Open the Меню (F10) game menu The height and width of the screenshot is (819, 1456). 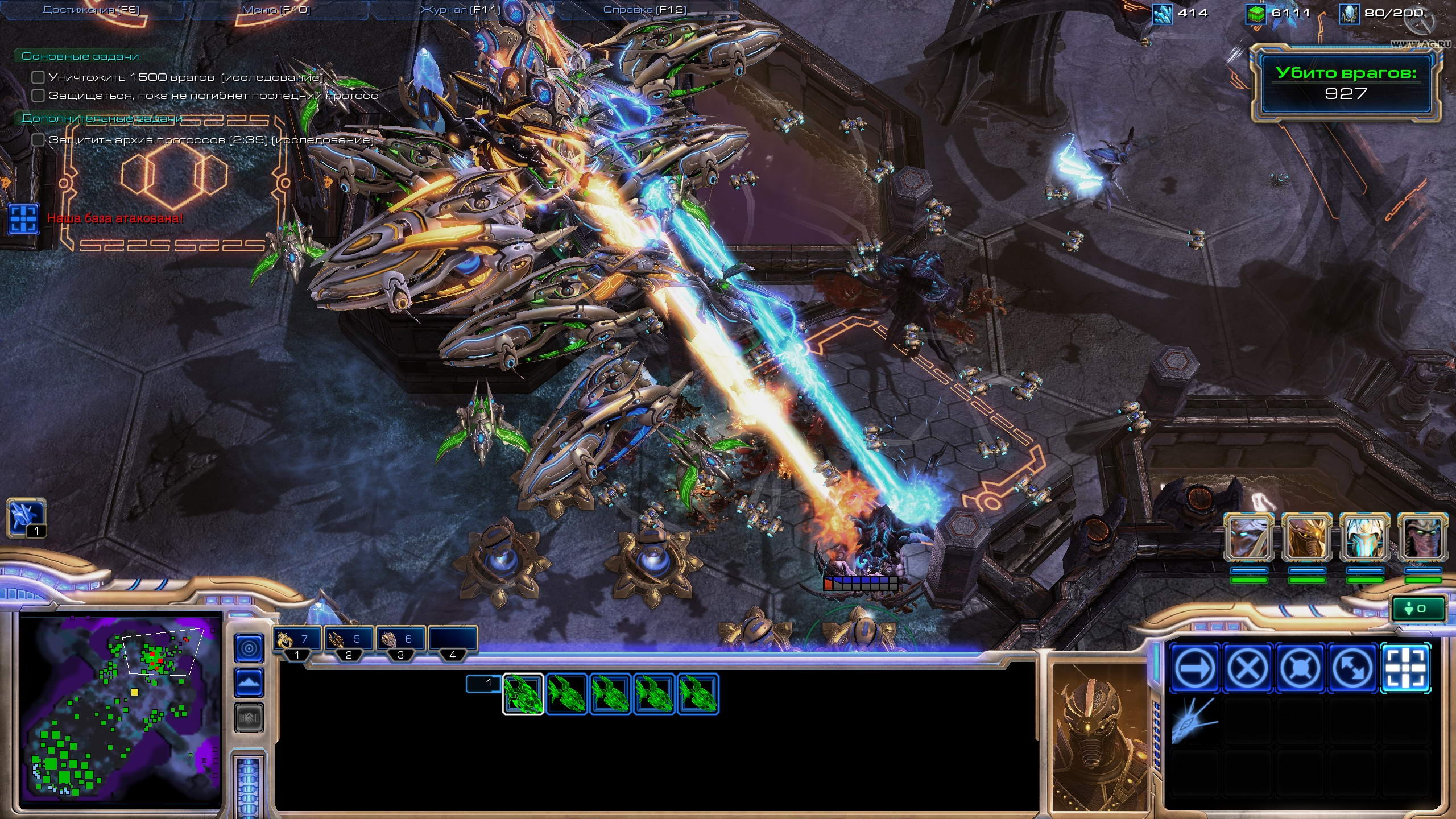point(276,10)
